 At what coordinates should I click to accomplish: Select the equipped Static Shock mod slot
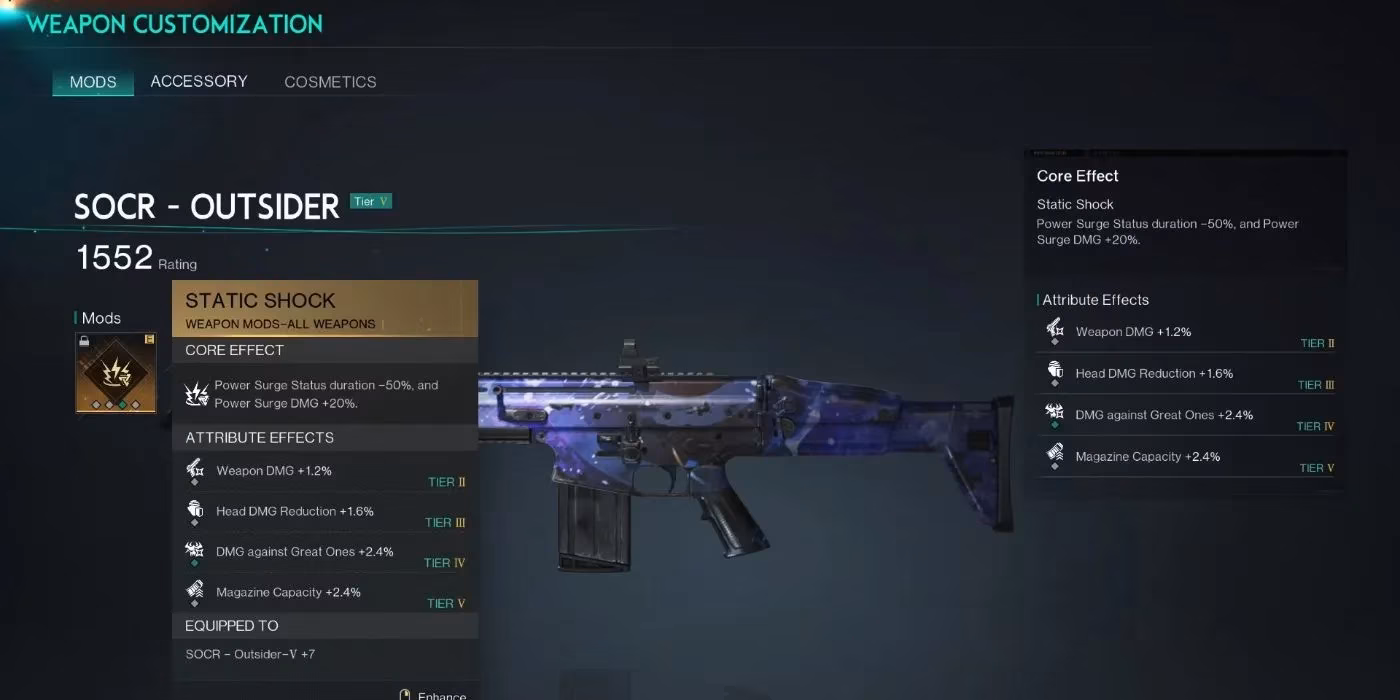pos(116,373)
